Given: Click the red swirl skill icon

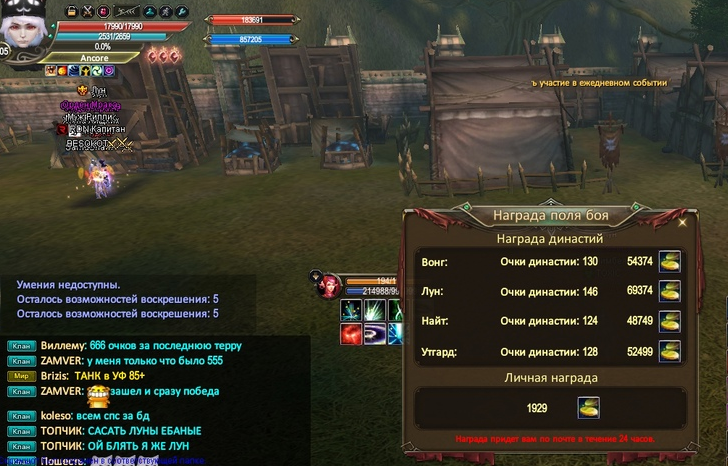Looking at the screenshot, I should point(351,333).
